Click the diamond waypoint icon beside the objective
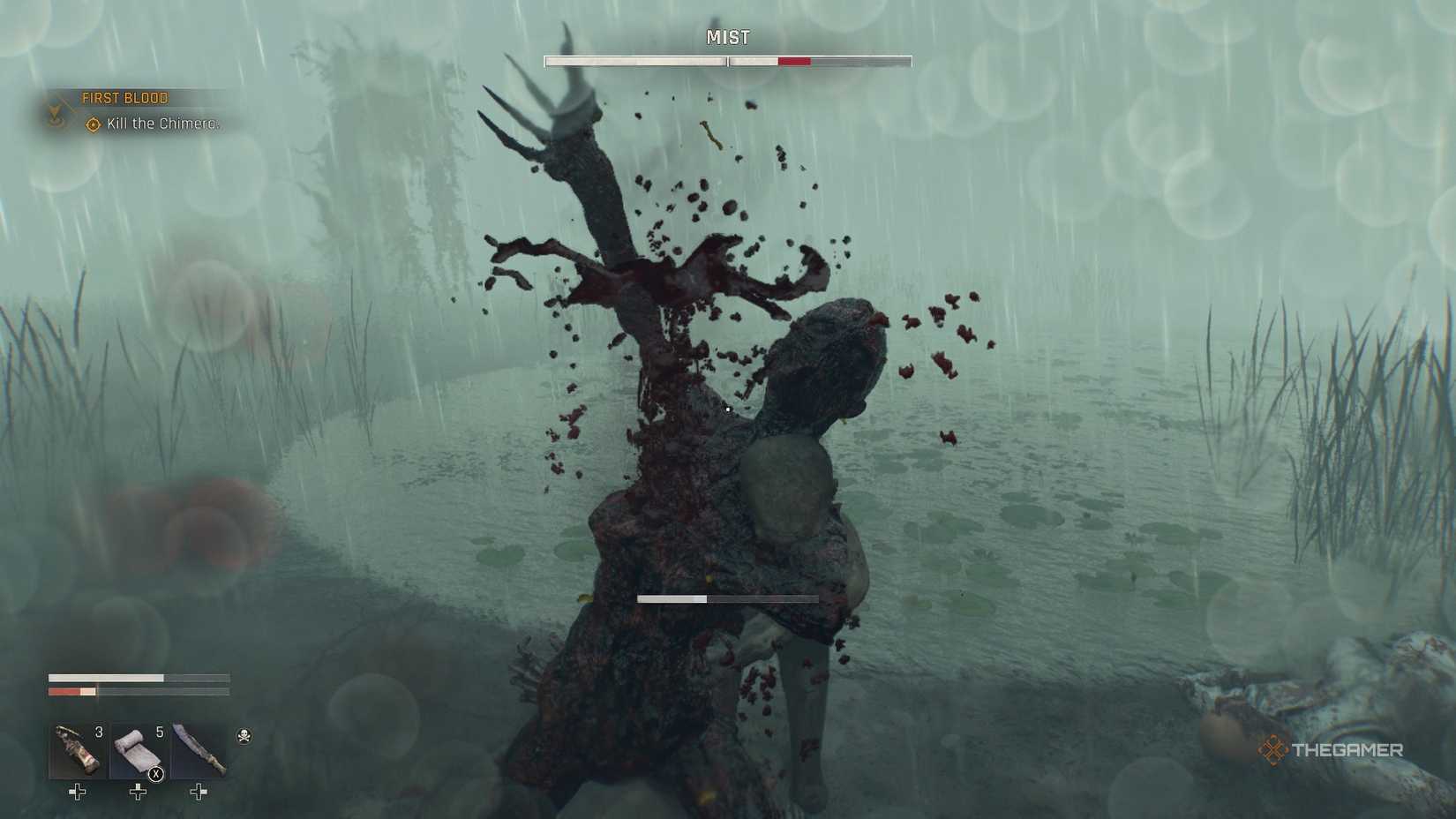This screenshot has width=1456, height=819. 90,125
